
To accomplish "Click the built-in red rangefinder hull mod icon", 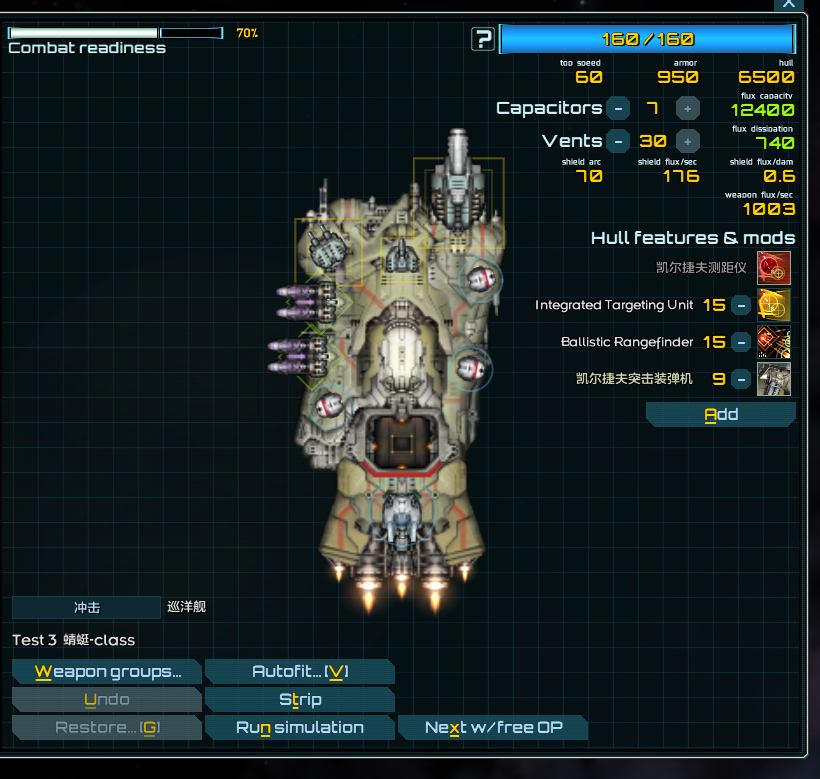I will 774,268.
